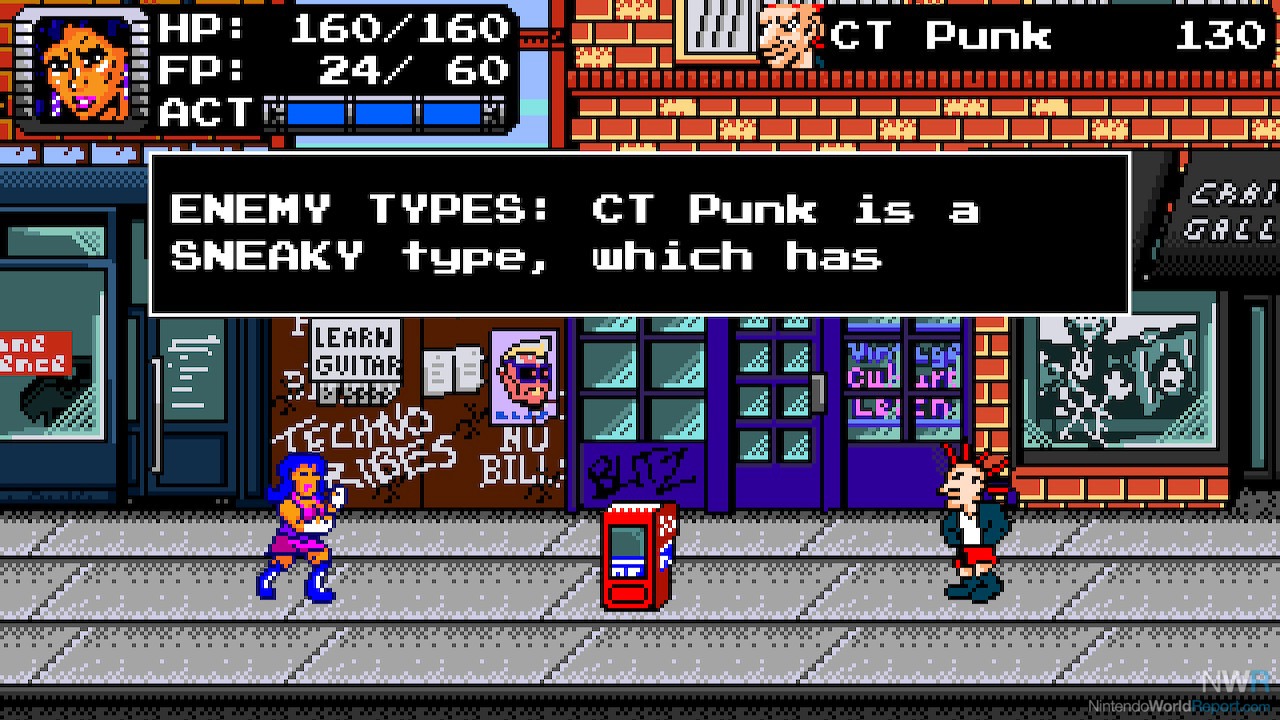Click the CT Punk enemy portrait
This screenshot has width=1280, height=720.
coord(790,37)
